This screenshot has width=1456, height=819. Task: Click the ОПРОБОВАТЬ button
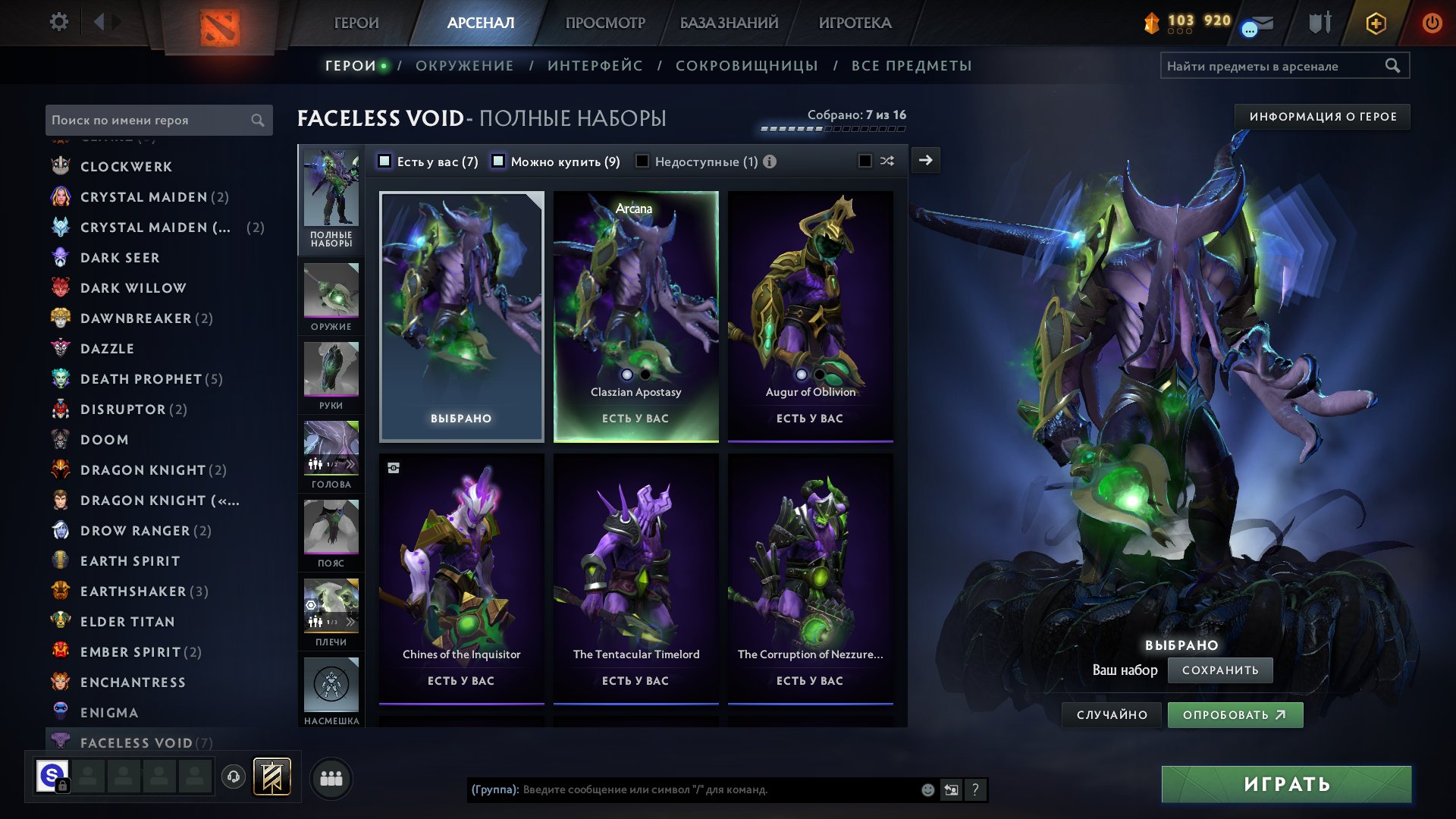(x=1235, y=714)
